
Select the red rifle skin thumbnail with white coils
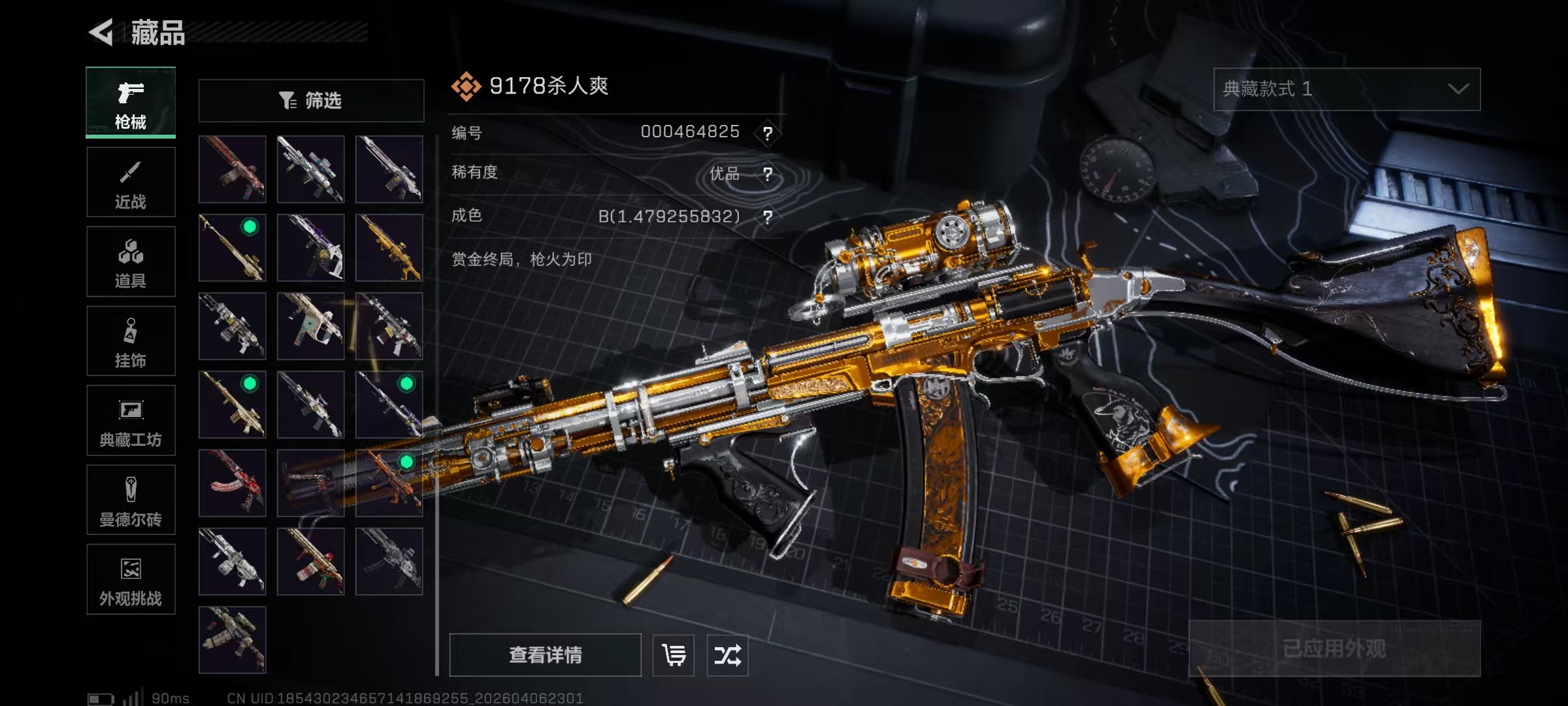coord(233,483)
